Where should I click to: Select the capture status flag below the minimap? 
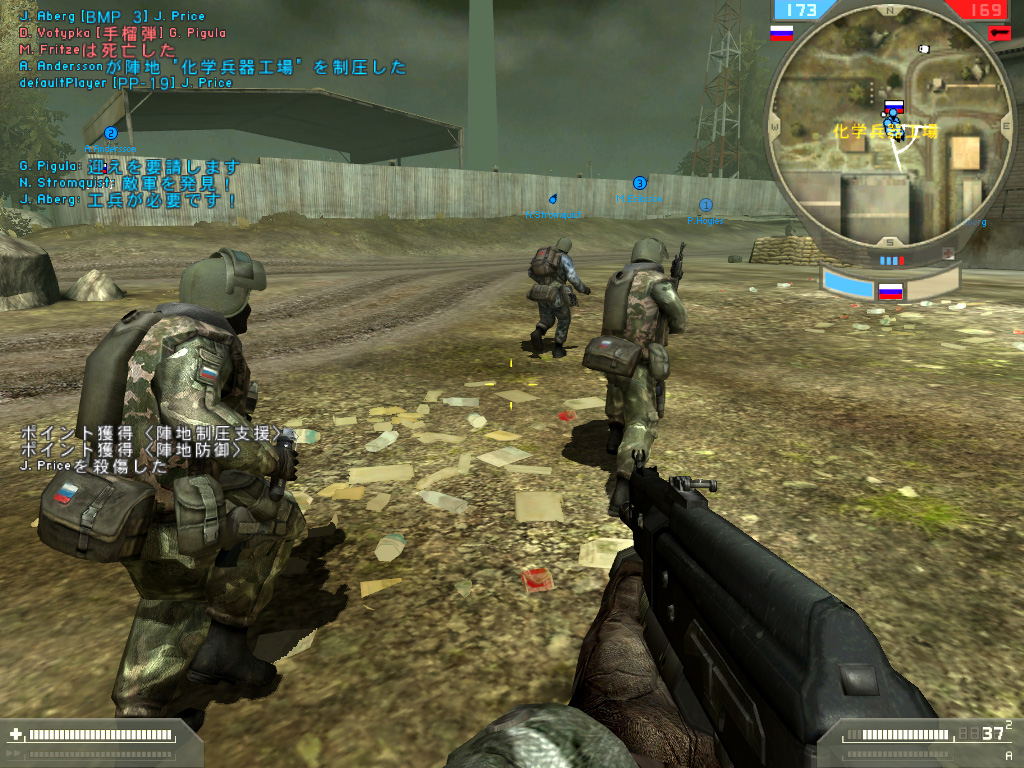point(889,292)
